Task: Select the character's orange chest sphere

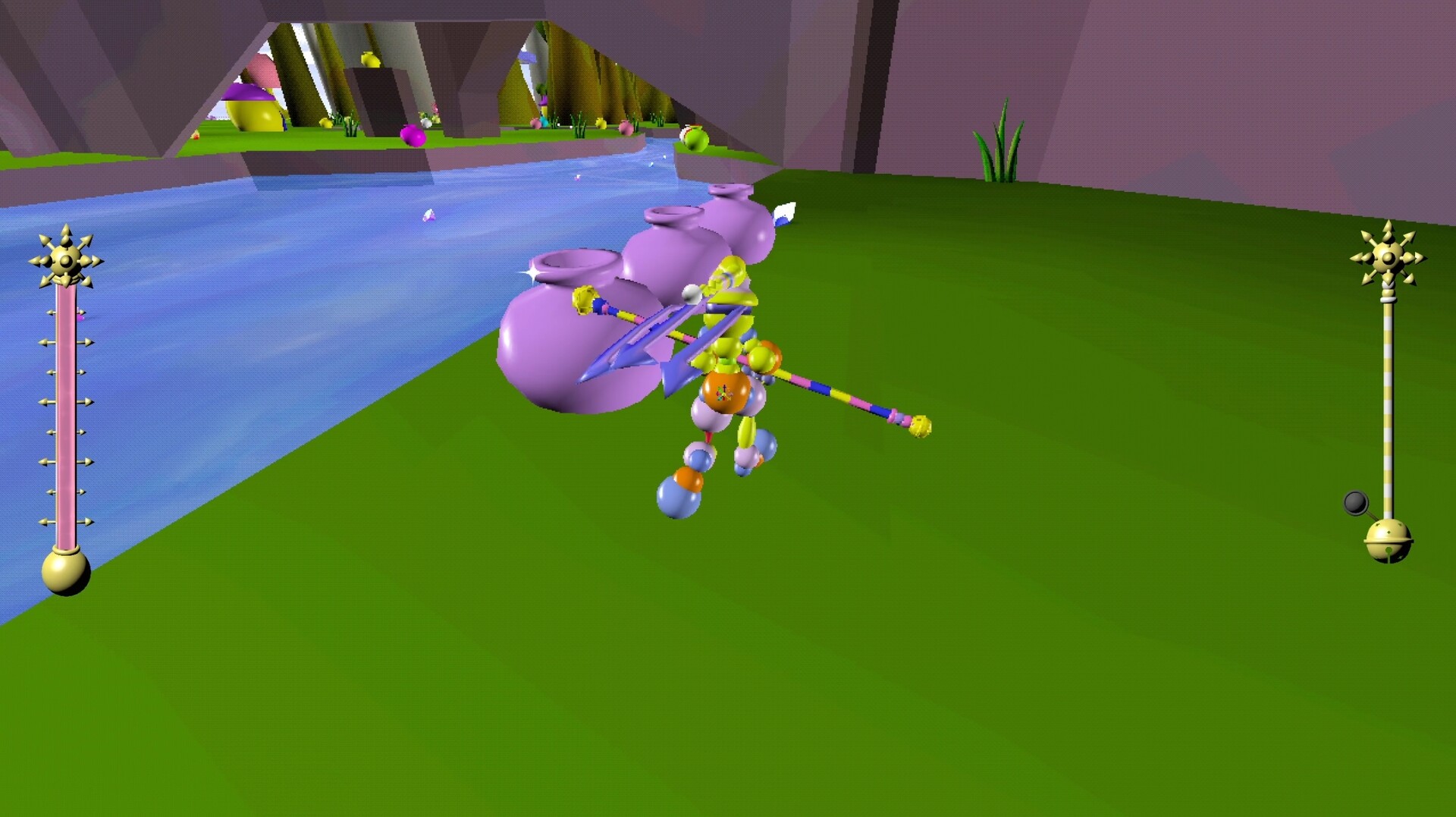Action: [726, 392]
